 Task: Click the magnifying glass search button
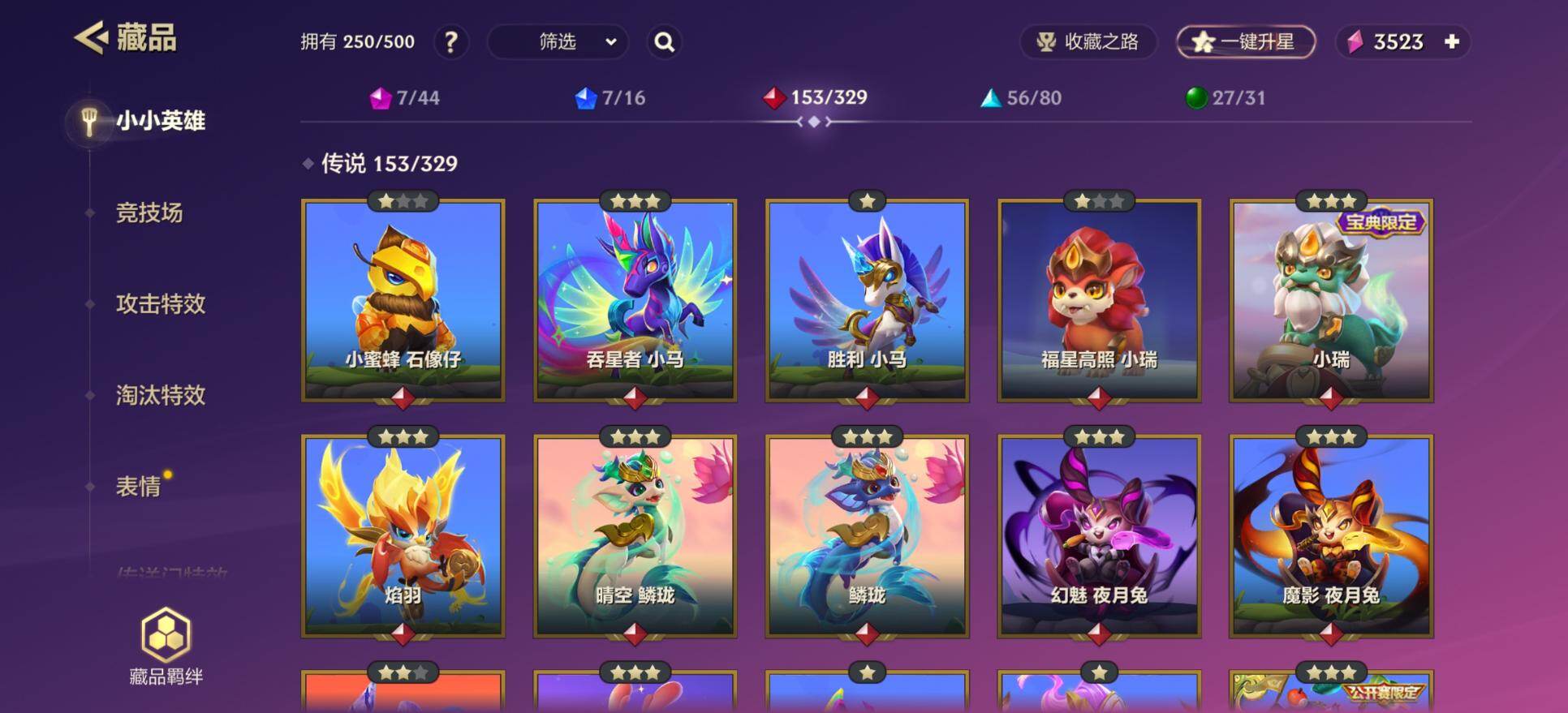click(x=664, y=42)
